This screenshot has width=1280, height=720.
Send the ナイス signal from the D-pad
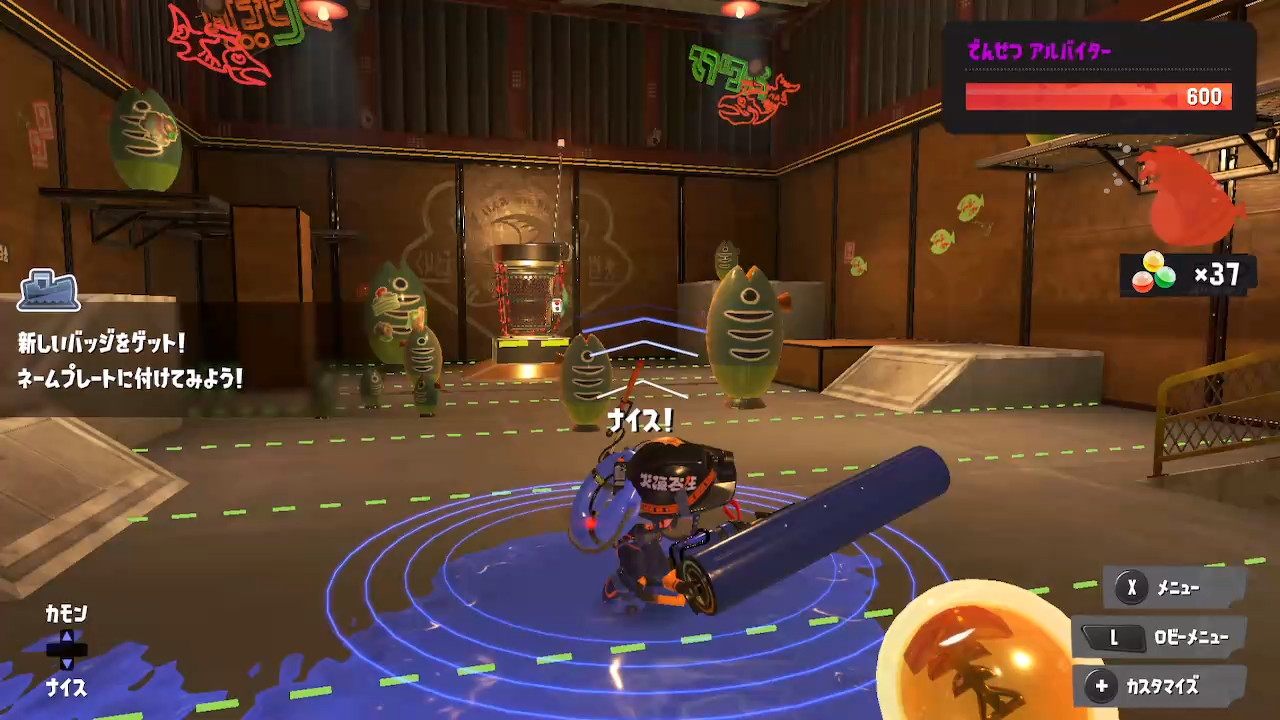point(66,687)
